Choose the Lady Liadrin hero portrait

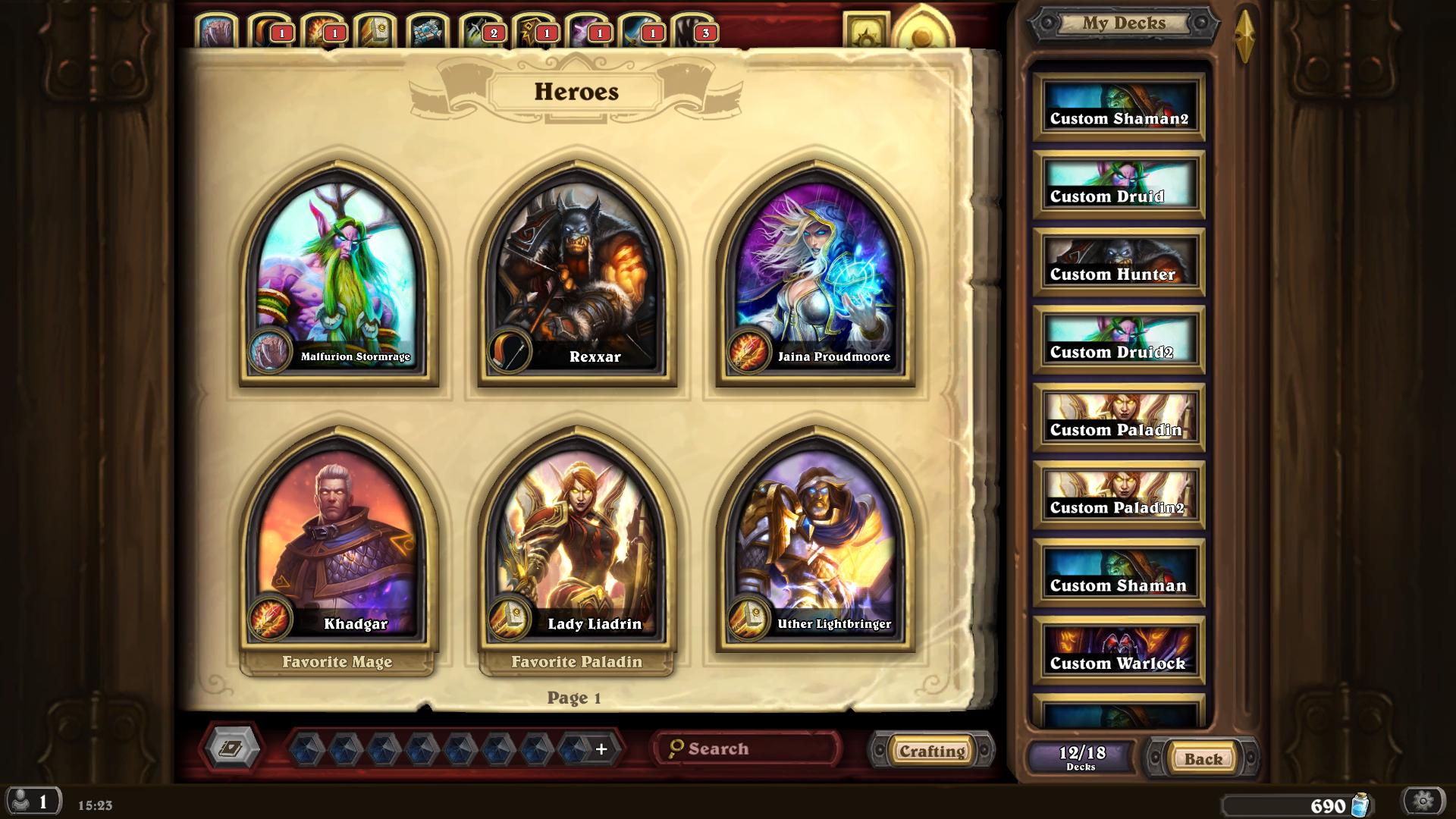(x=576, y=540)
